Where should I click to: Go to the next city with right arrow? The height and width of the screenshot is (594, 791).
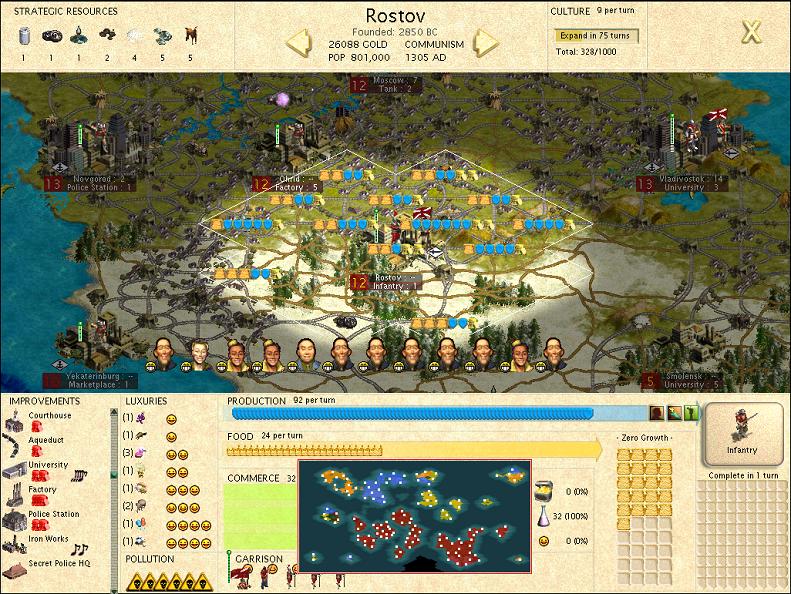point(485,43)
